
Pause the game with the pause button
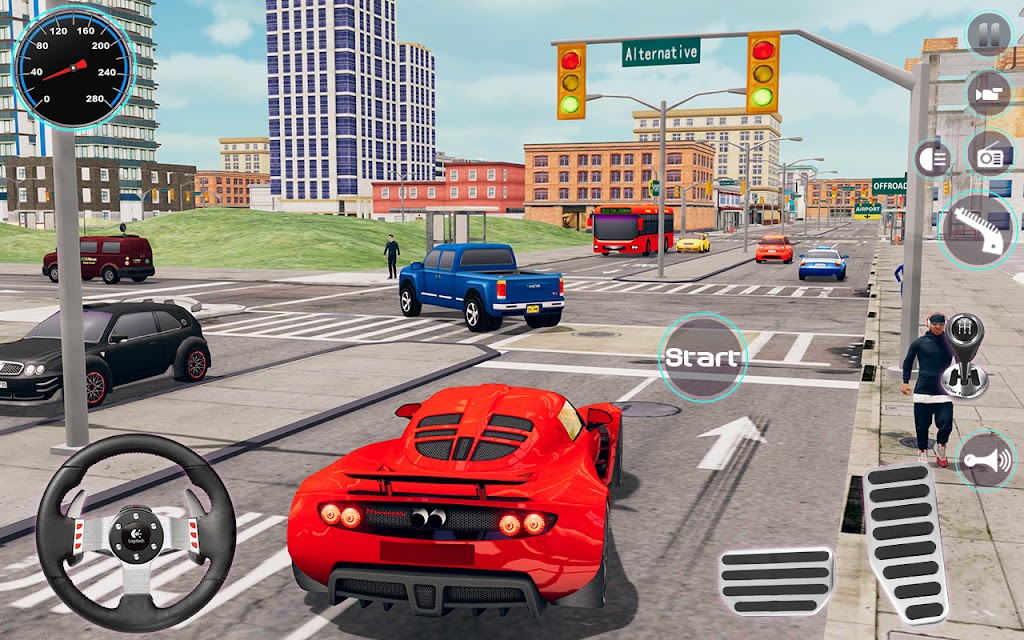pyautogui.click(x=988, y=35)
